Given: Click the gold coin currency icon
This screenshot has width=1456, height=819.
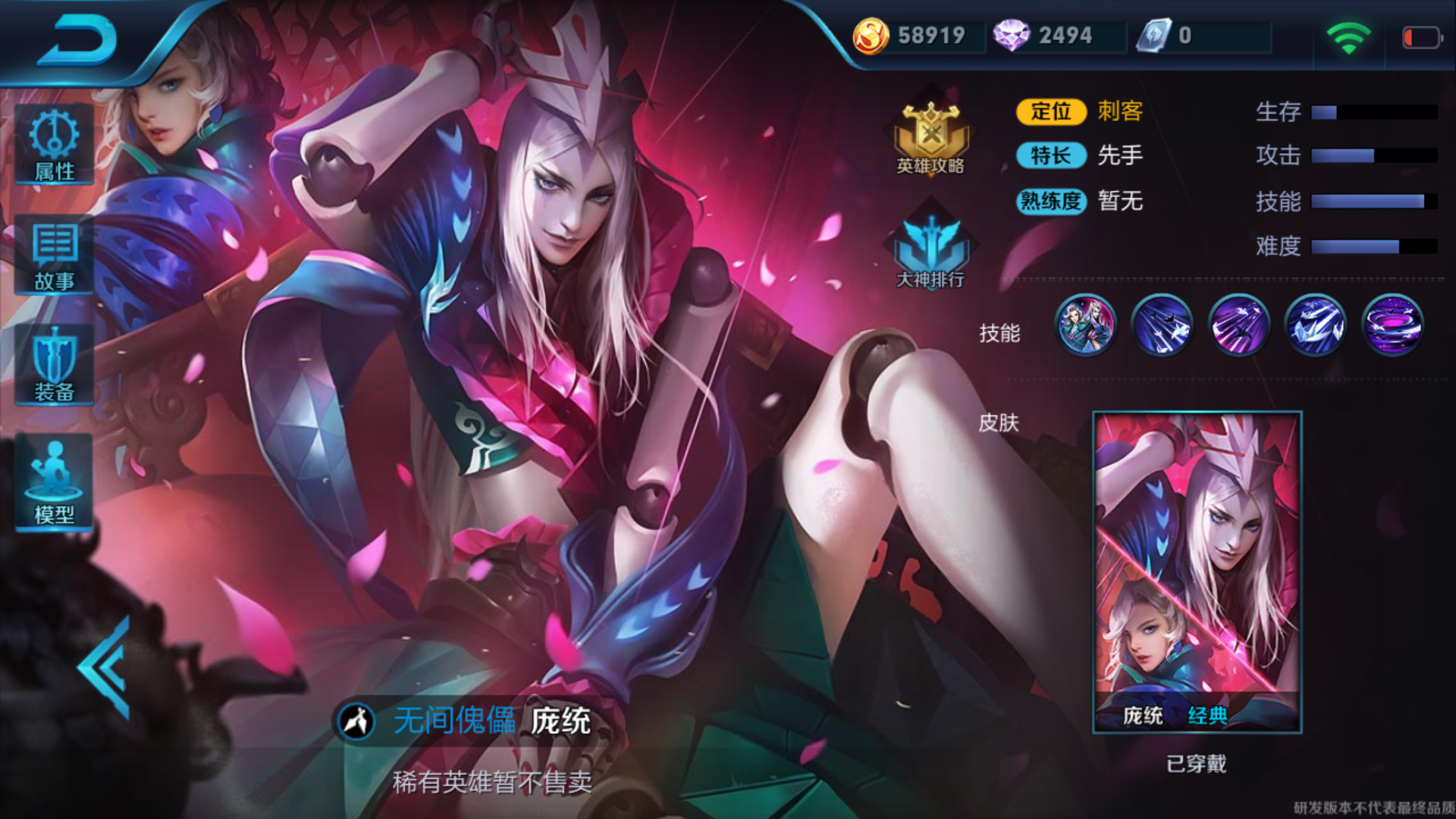Looking at the screenshot, I should point(871,36).
